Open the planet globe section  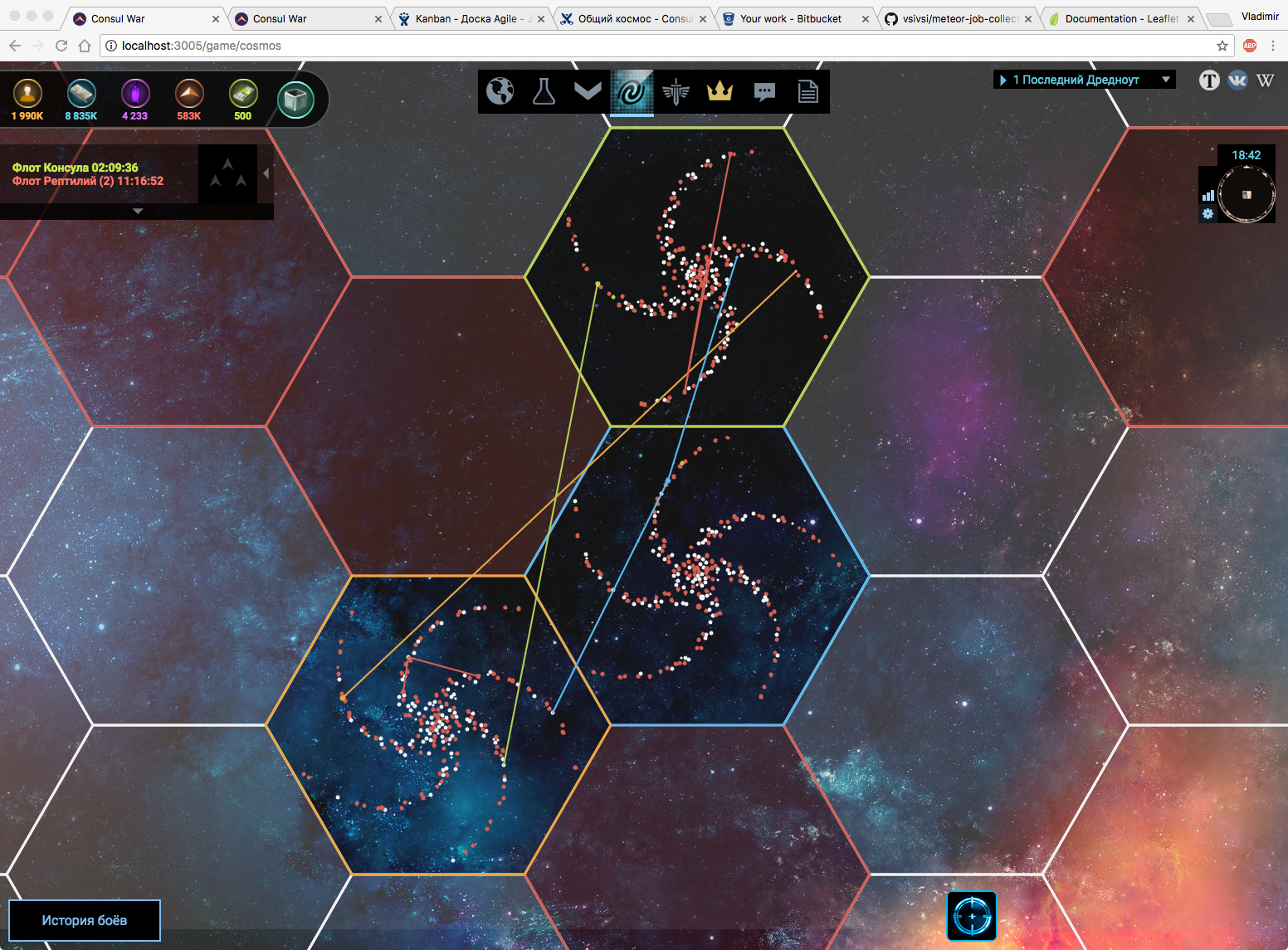(500, 91)
